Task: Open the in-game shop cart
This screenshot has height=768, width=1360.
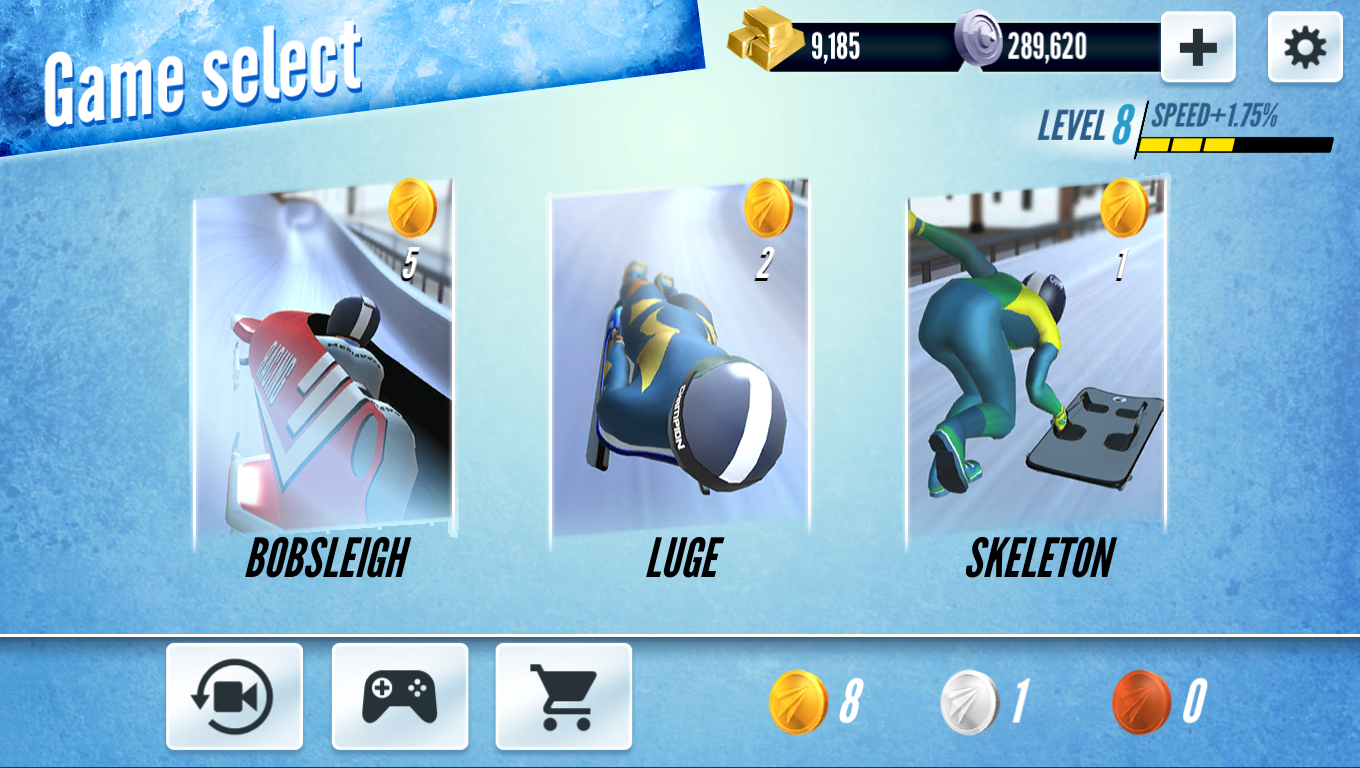Action: (563, 698)
